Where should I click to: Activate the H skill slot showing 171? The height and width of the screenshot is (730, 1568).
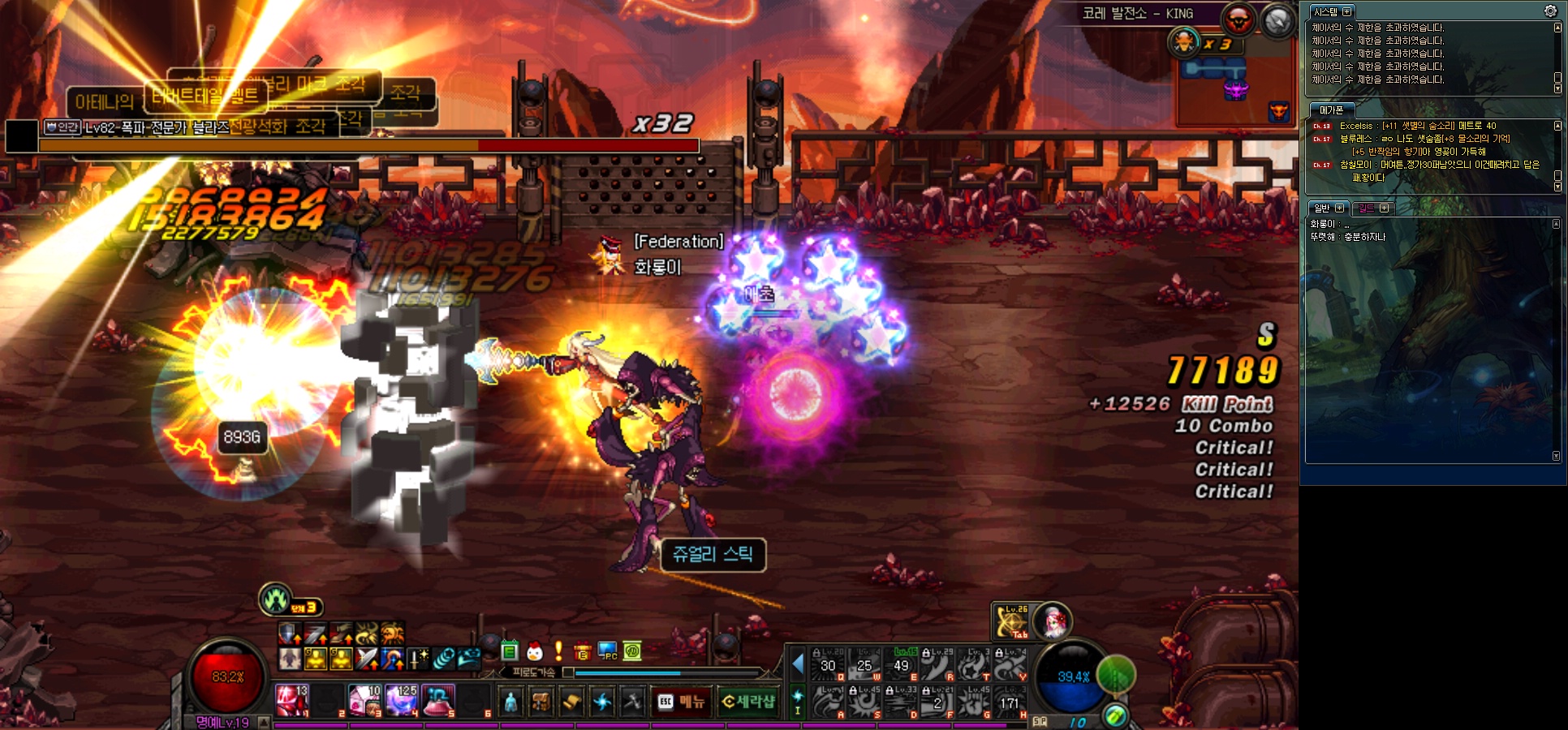click(x=1010, y=702)
